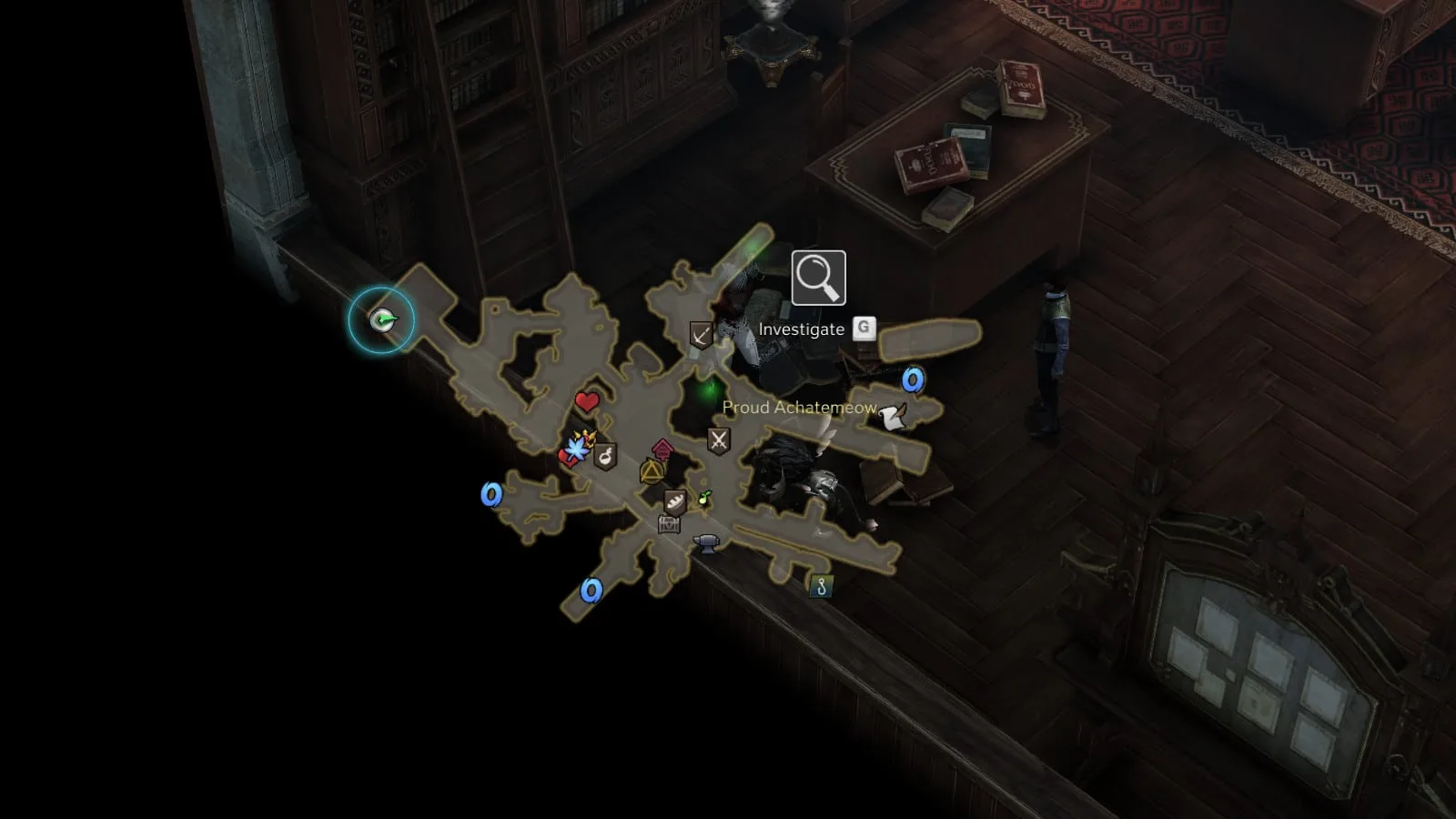Viewport: 1456px width, 819px height.
Task: Click the blue snowflake leaf marker
Action: [576, 449]
